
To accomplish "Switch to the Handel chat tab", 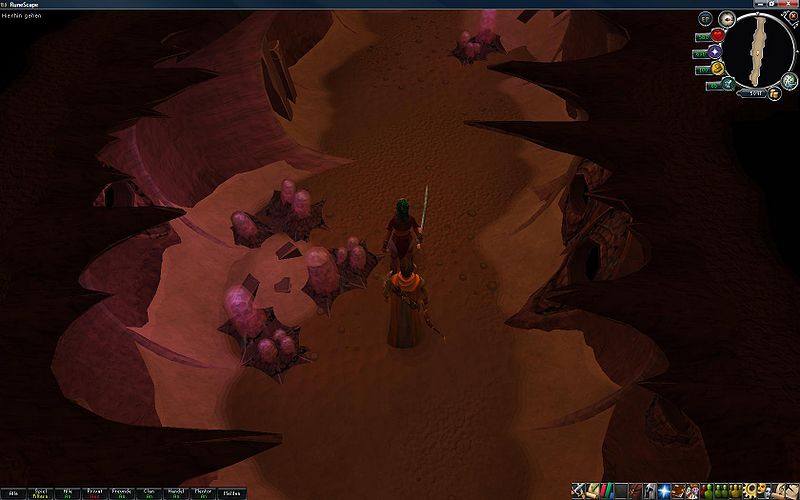I will 176,493.
